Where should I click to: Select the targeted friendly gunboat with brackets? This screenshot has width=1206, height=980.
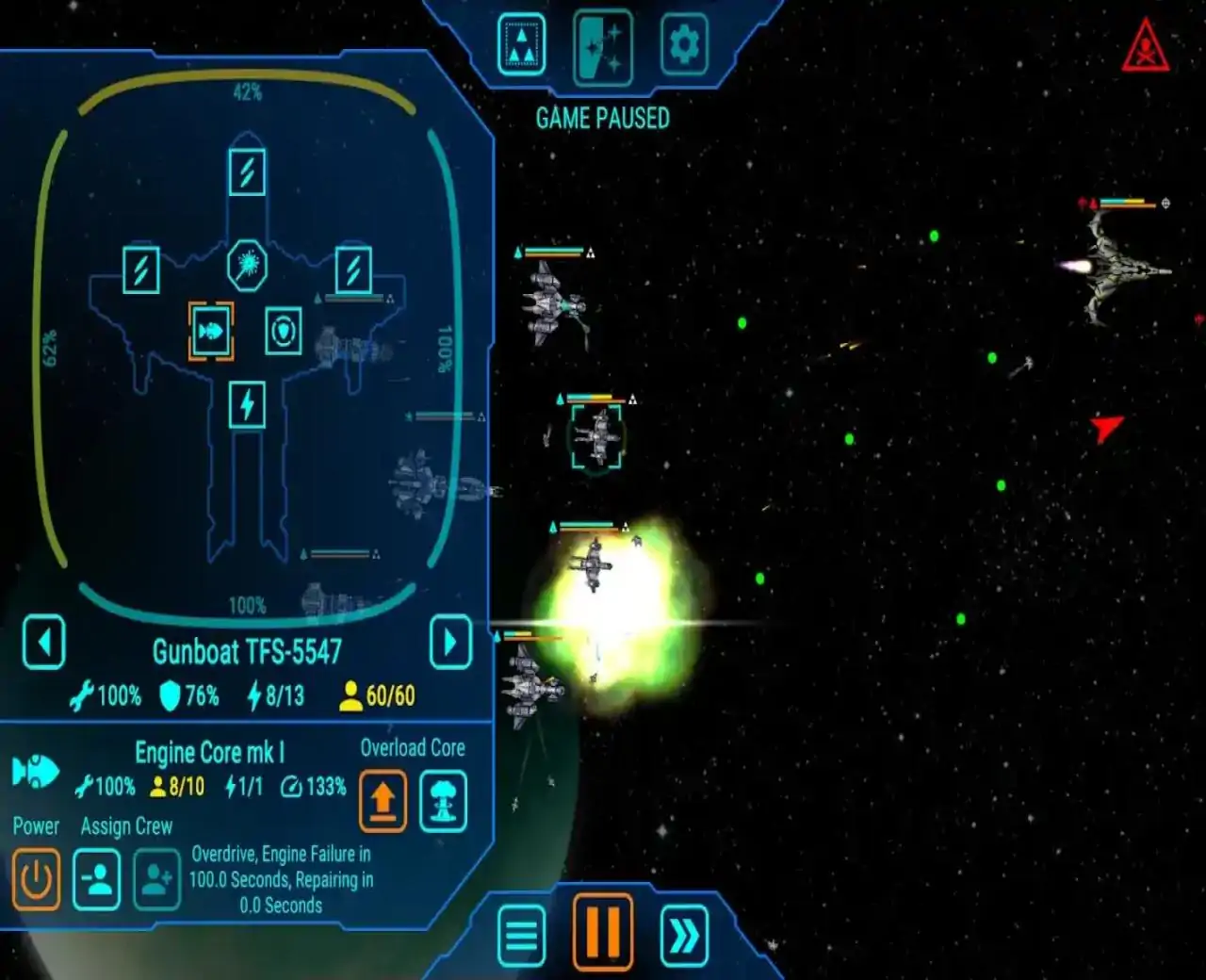coord(596,435)
